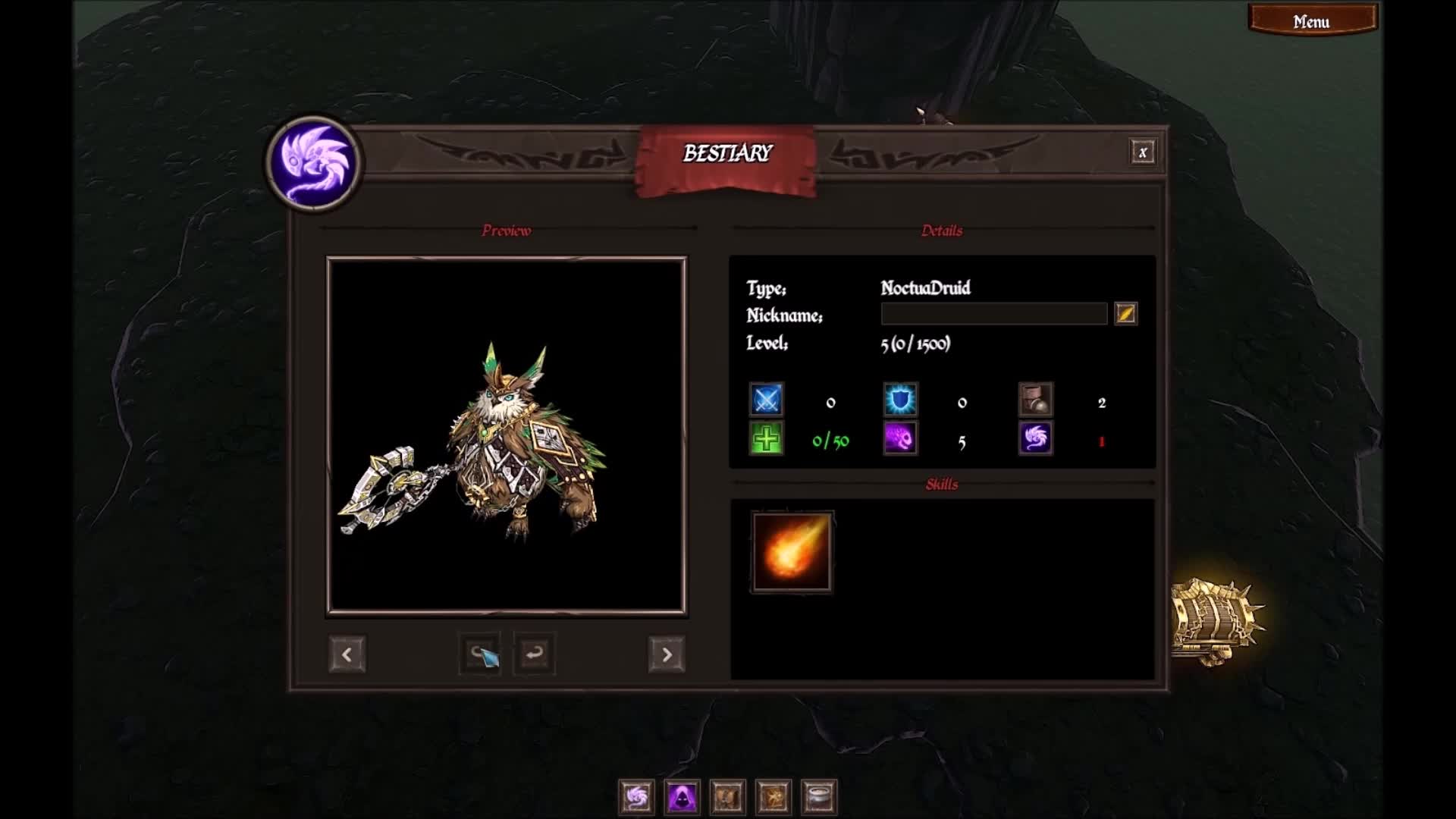Click the blue shield defense stat icon
1456x819 pixels.
pos(900,401)
